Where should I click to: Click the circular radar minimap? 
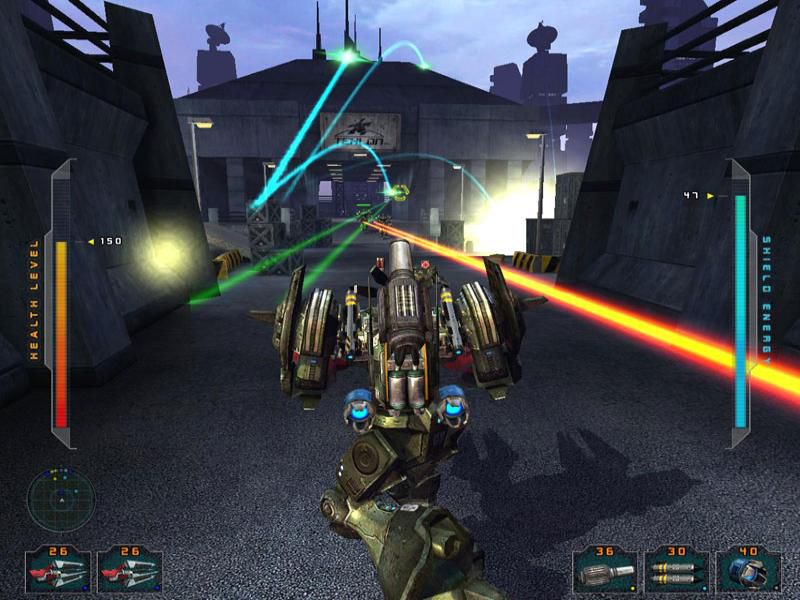60,499
